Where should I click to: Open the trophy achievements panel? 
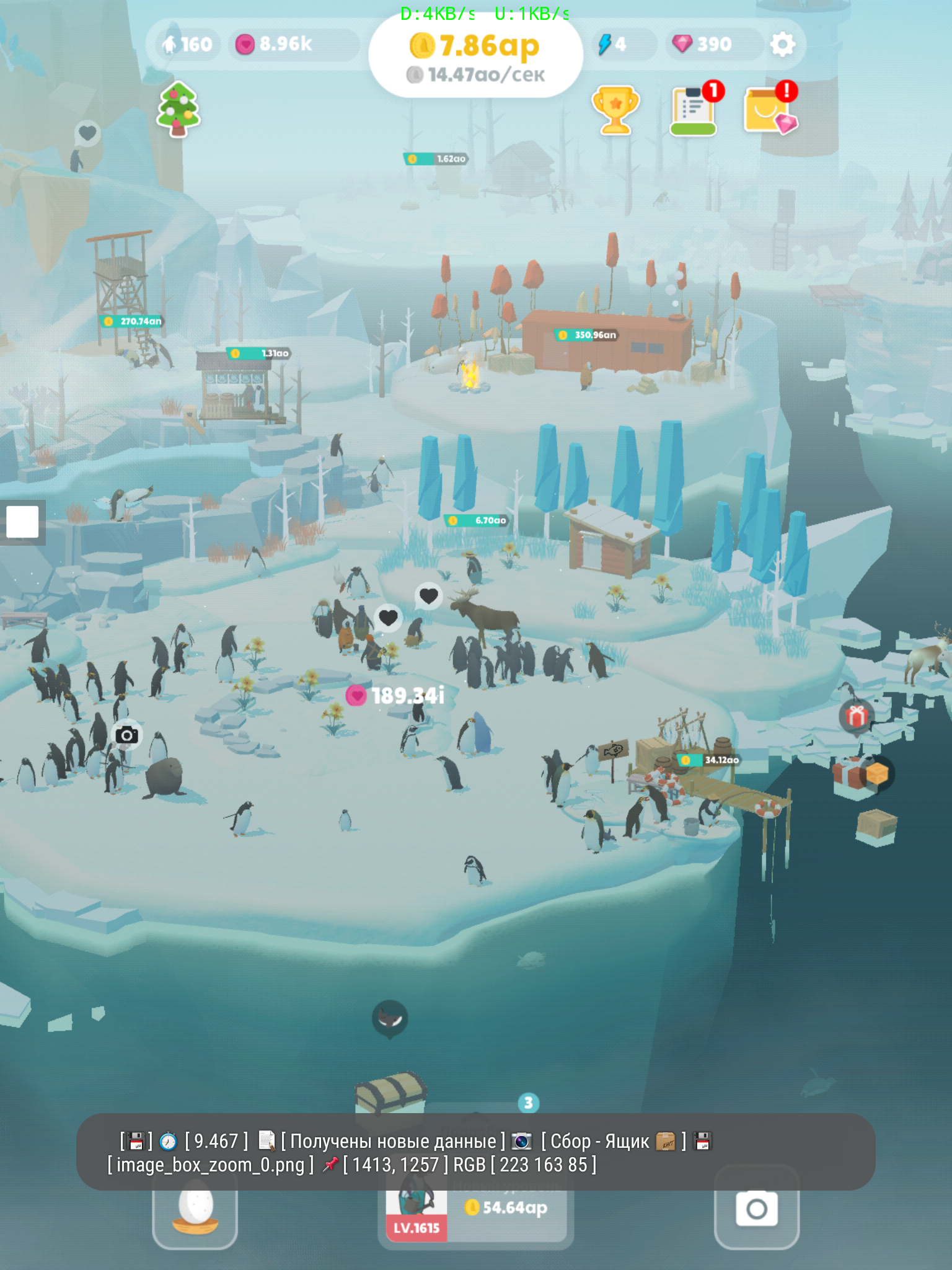615,110
